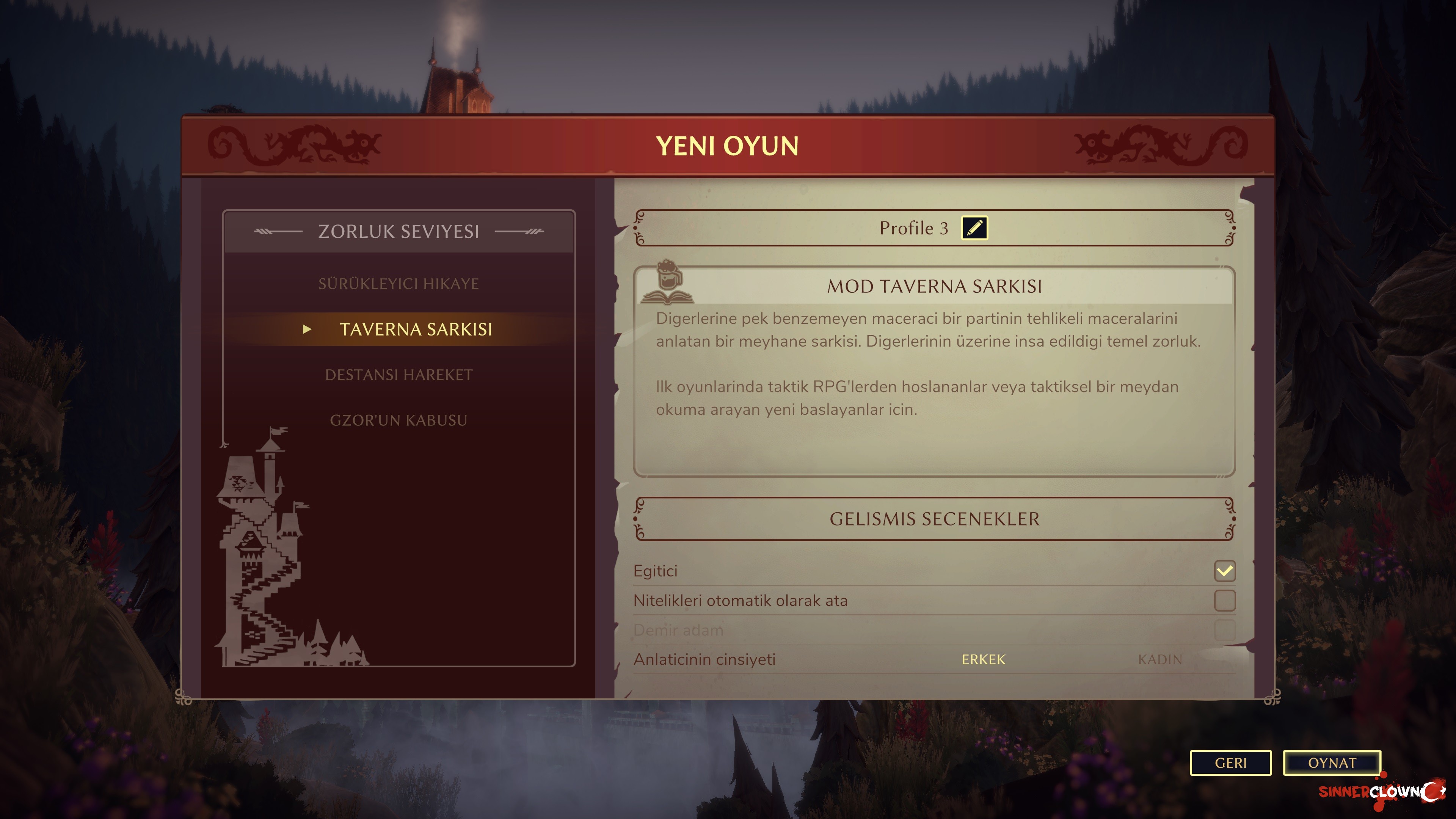1456x819 pixels.
Task: Choose the Taverna Sarkisi difficulty
Action: point(416,329)
